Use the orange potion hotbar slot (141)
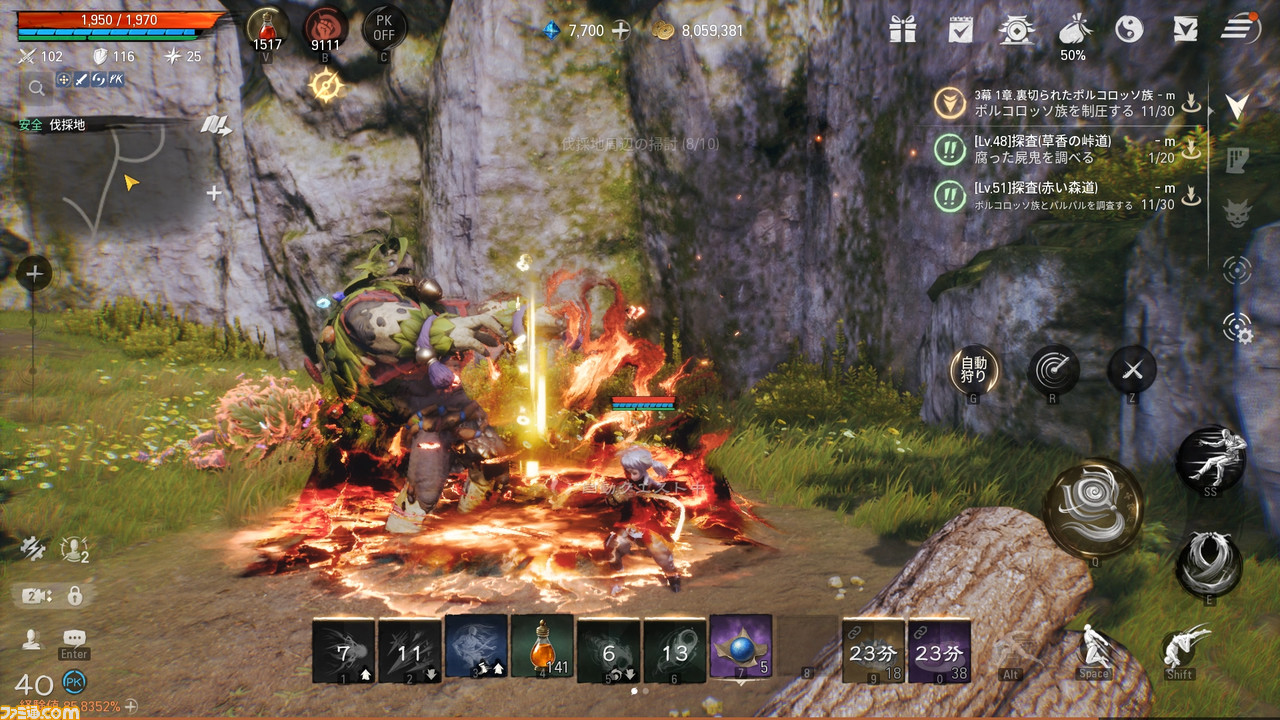 point(542,647)
